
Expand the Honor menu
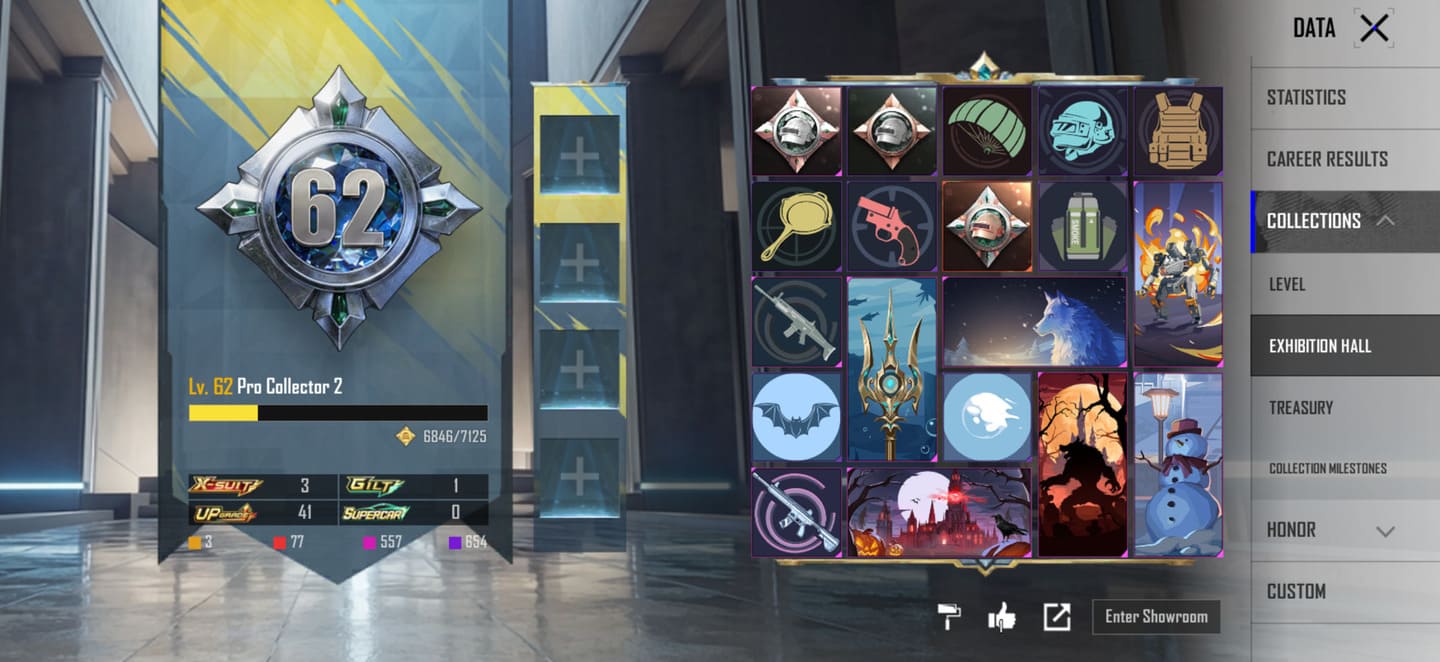pos(1385,531)
